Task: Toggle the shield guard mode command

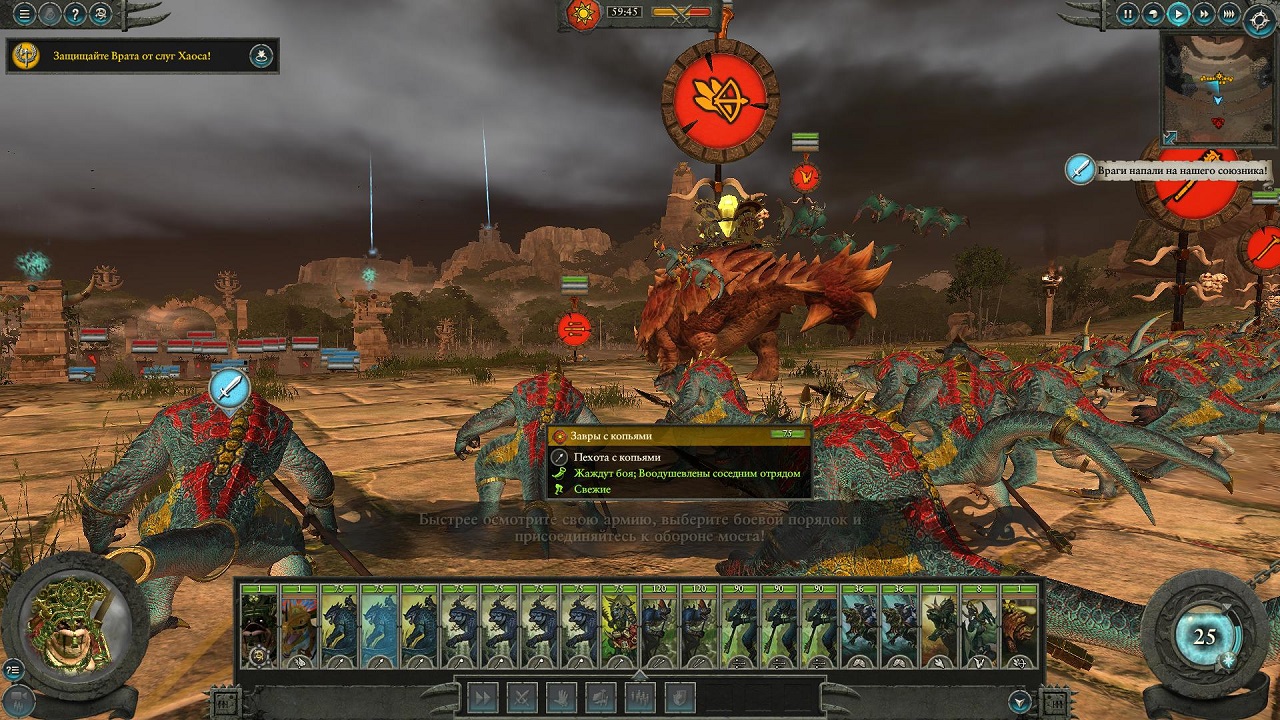Action: click(x=679, y=696)
